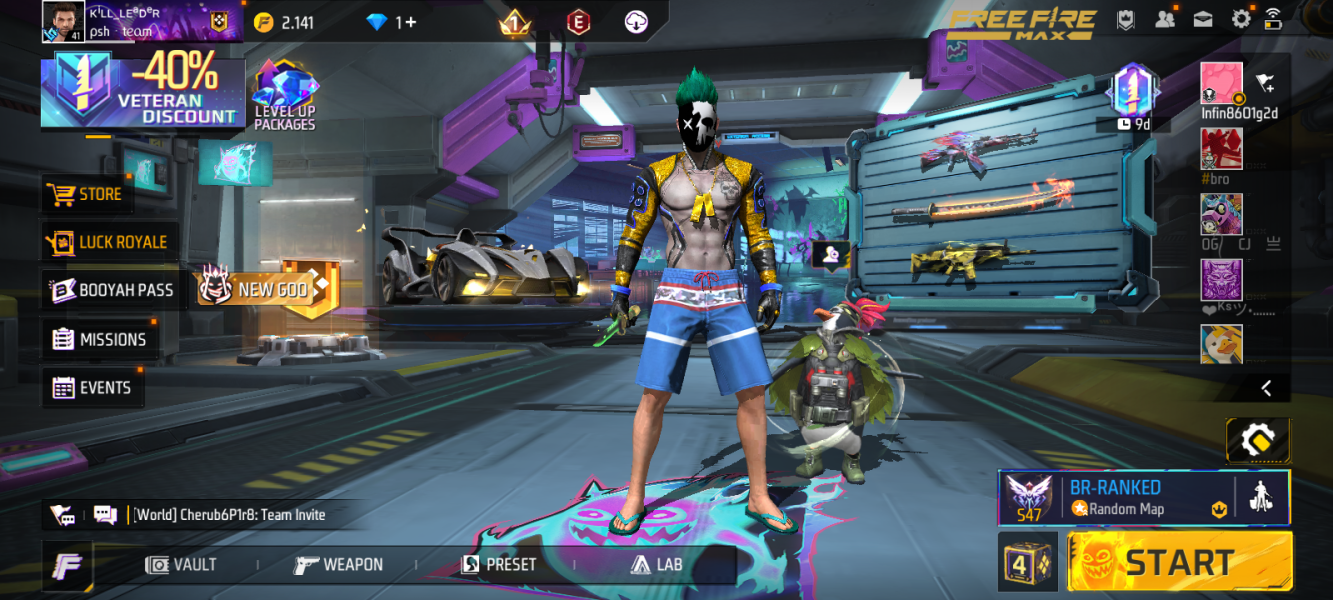Image resolution: width=1333 pixels, height=600 pixels.
Task: Start the match with the START button
Action: point(1180,561)
